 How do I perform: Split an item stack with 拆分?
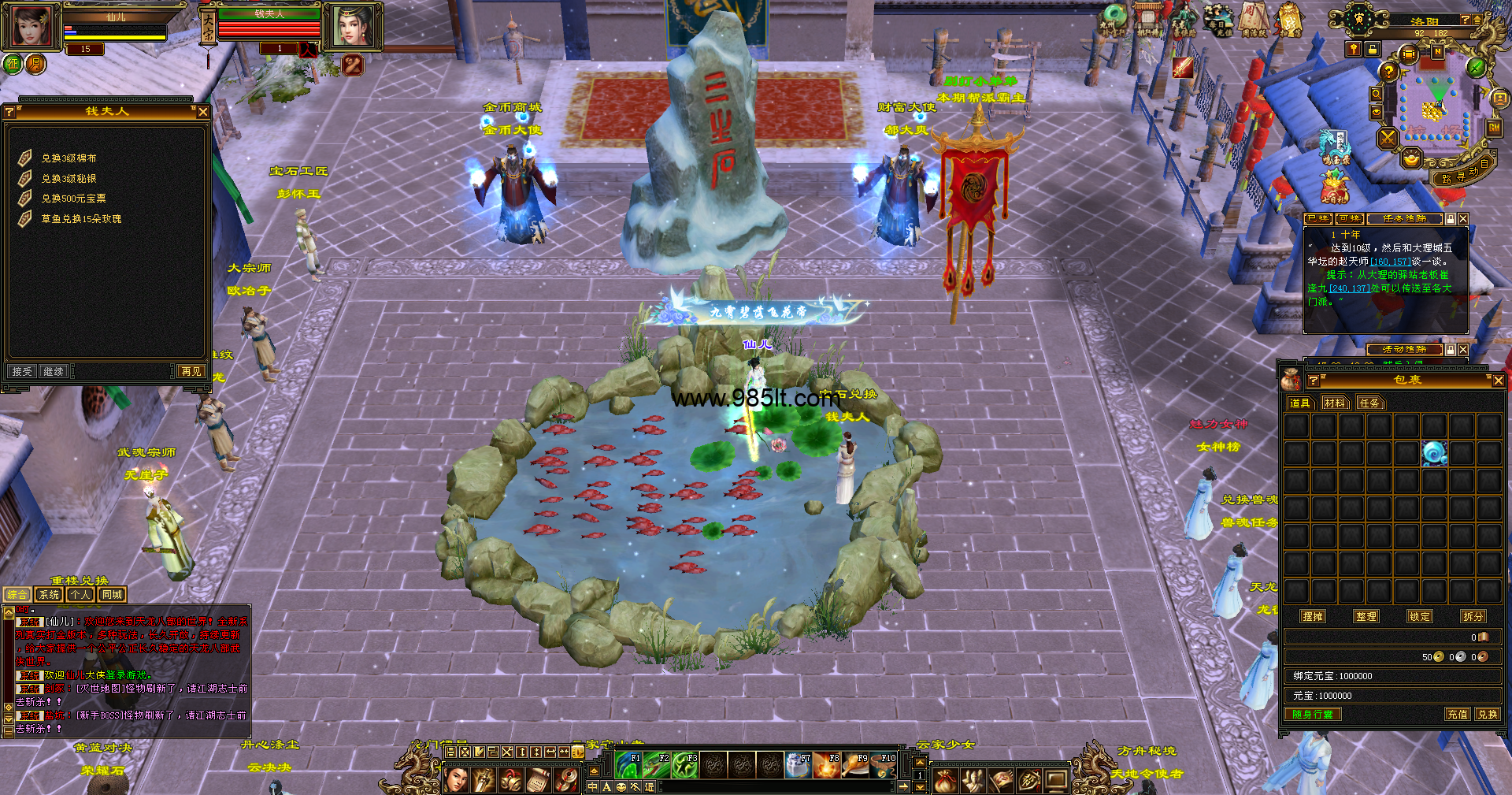tap(1473, 616)
